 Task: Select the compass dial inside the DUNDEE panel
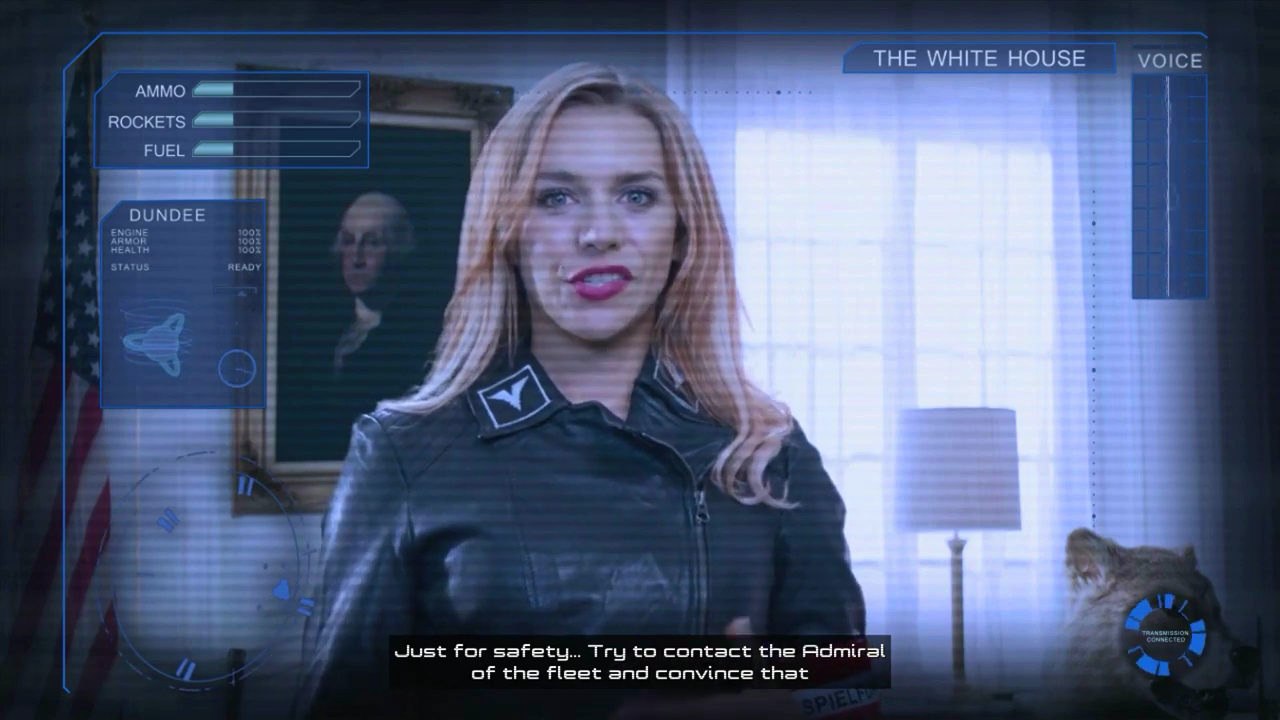click(x=237, y=369)
